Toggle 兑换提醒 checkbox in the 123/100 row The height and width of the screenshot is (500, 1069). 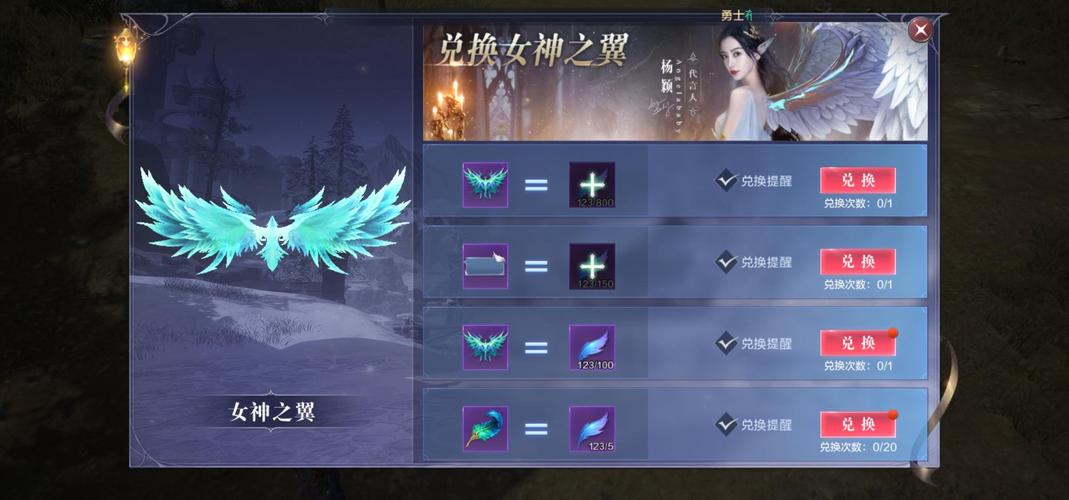point(727,343)
